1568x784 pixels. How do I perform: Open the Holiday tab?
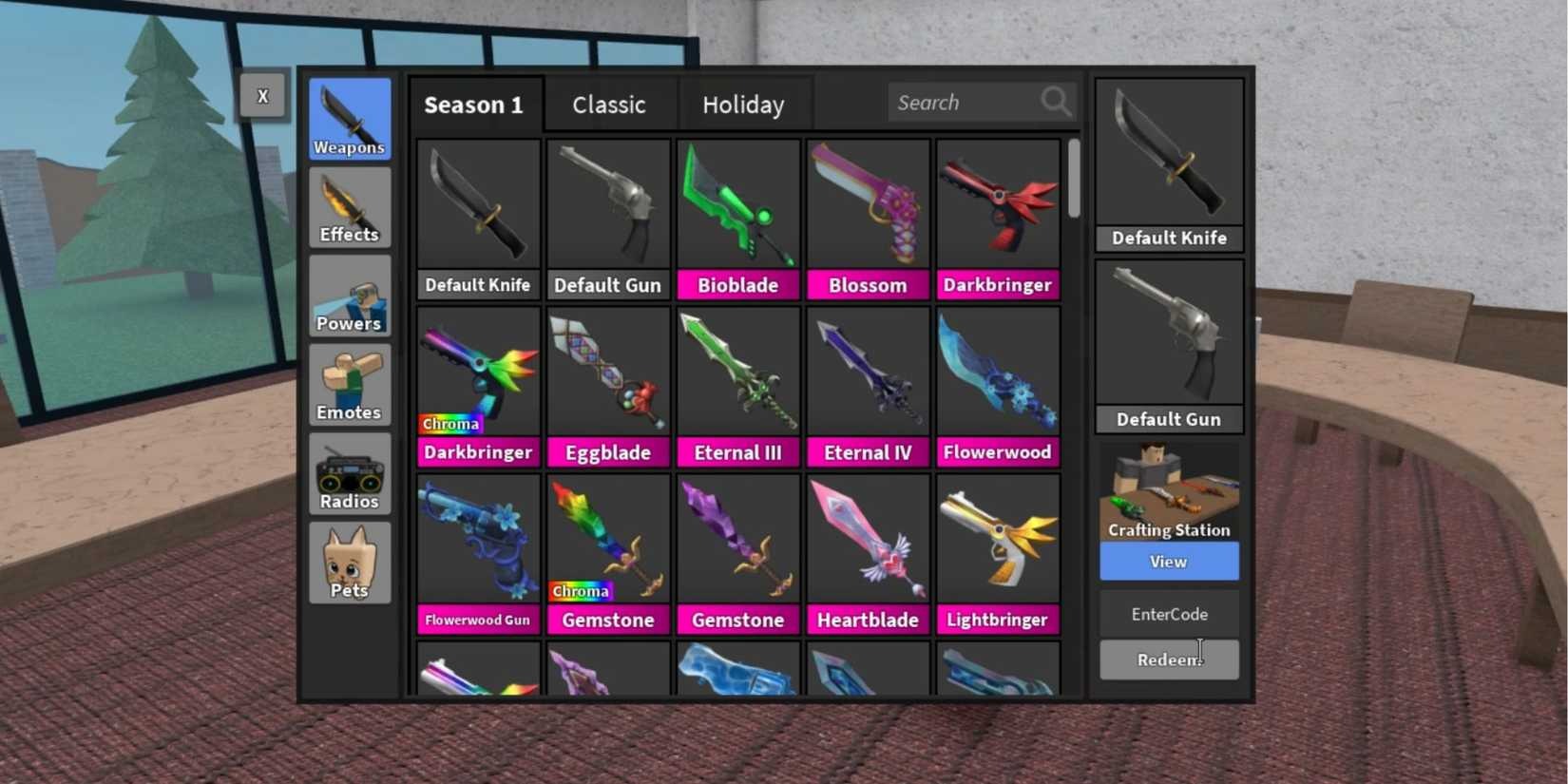743,105
